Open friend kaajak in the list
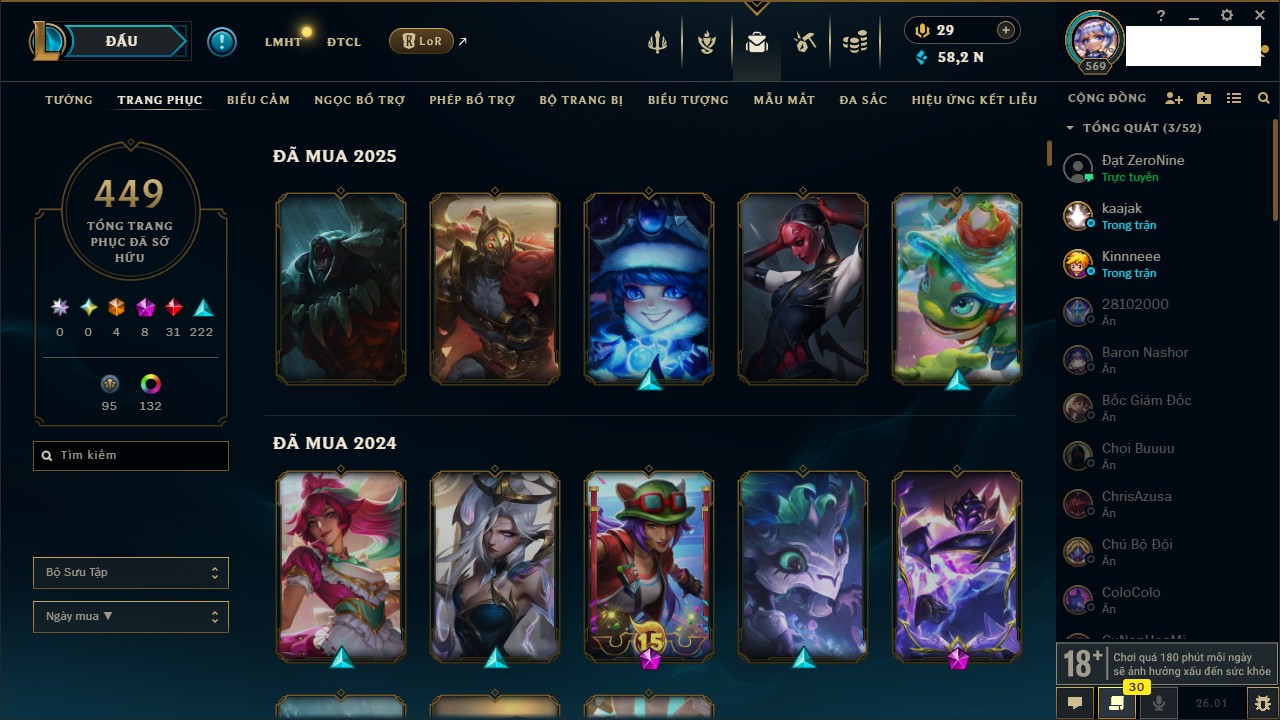This screenshot has height=720, width=1280. (1122, 216)
